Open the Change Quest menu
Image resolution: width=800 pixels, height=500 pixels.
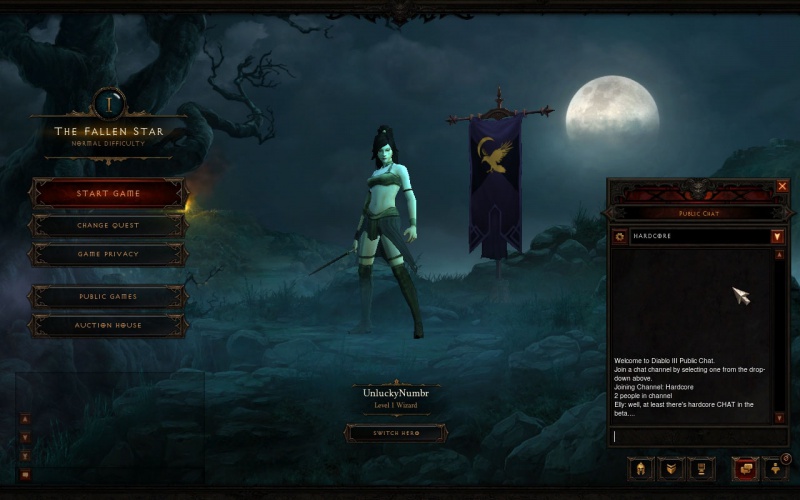108,225
